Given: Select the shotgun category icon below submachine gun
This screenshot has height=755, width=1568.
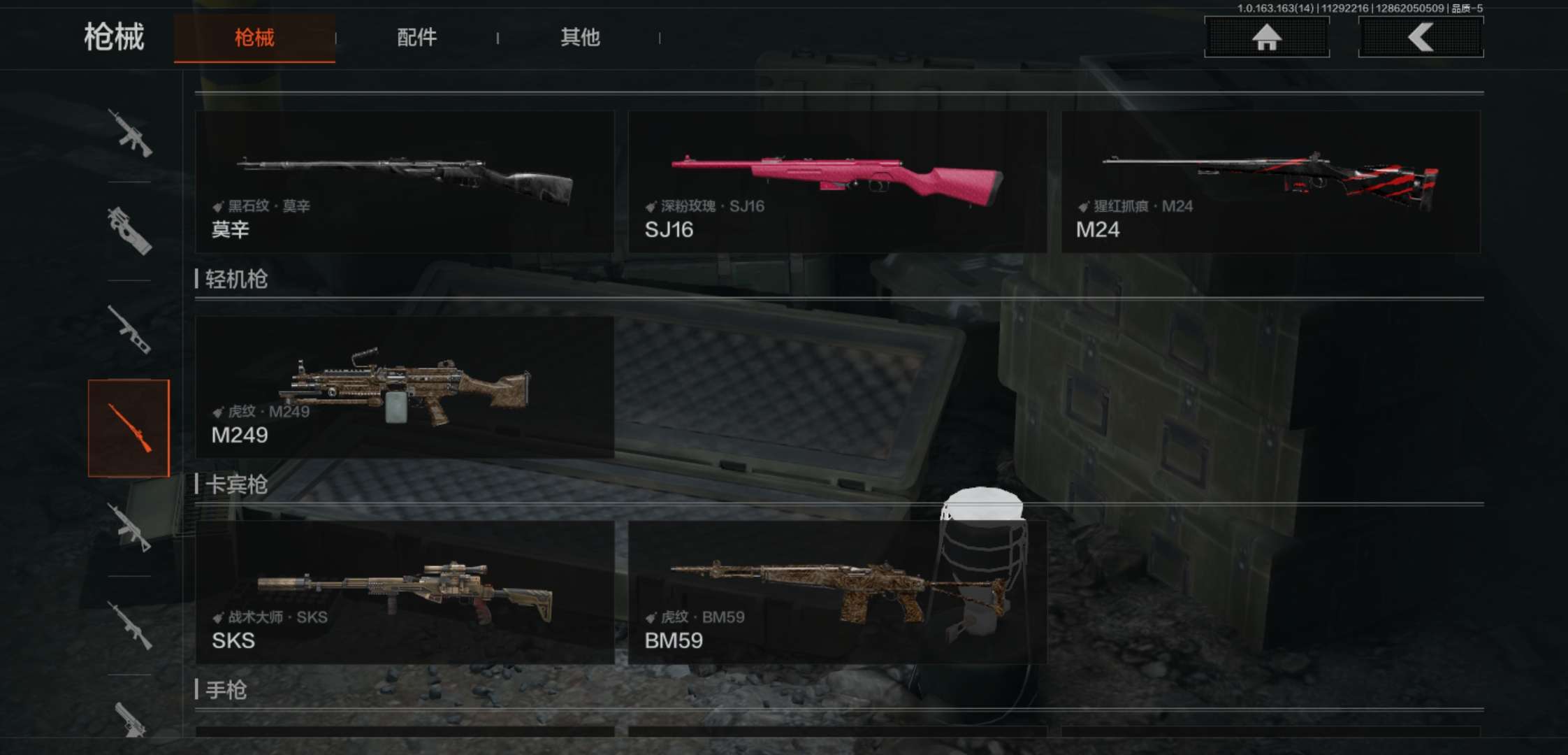Looking at the screenshot, I should tap(130, 329).
